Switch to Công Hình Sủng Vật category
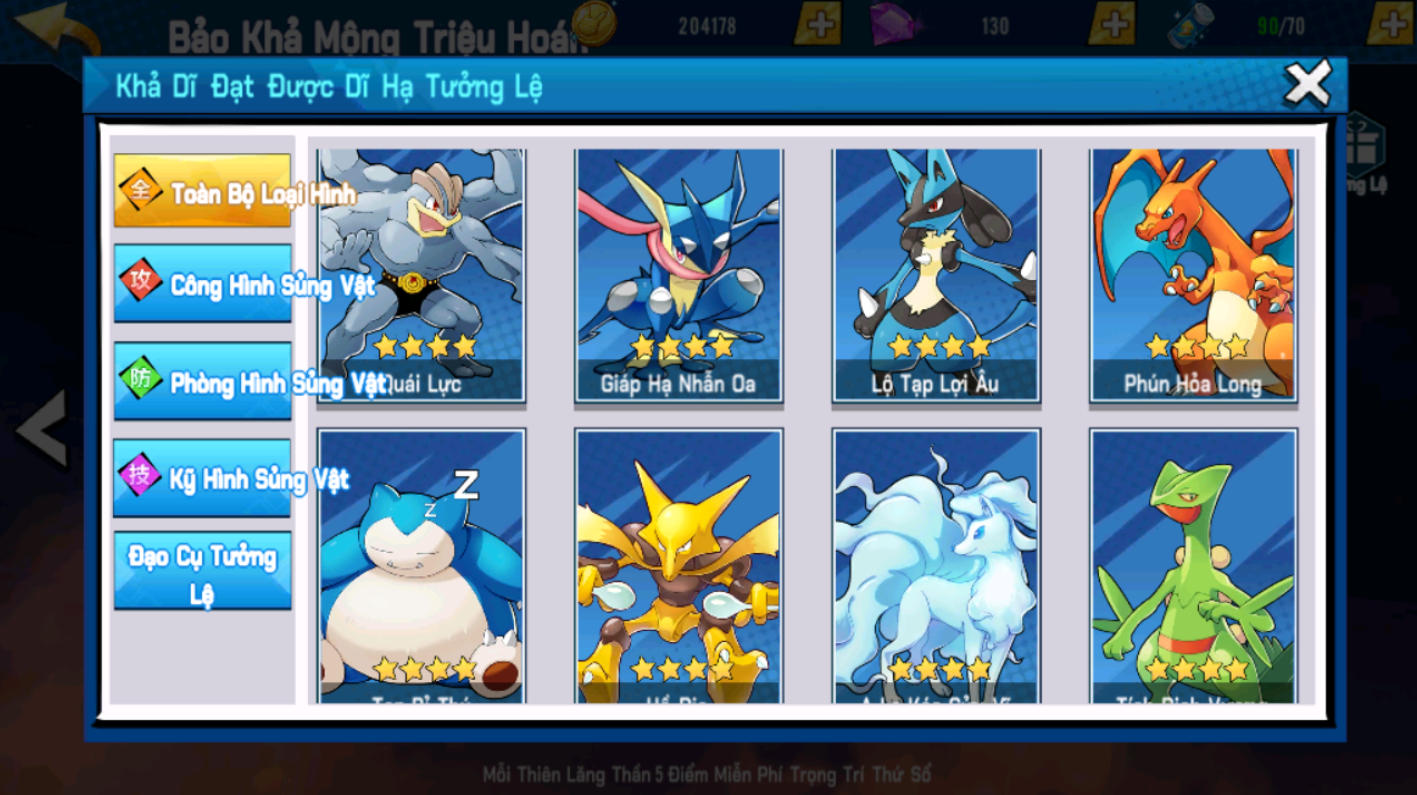The image size is (1417, 795). click(203, 284)
